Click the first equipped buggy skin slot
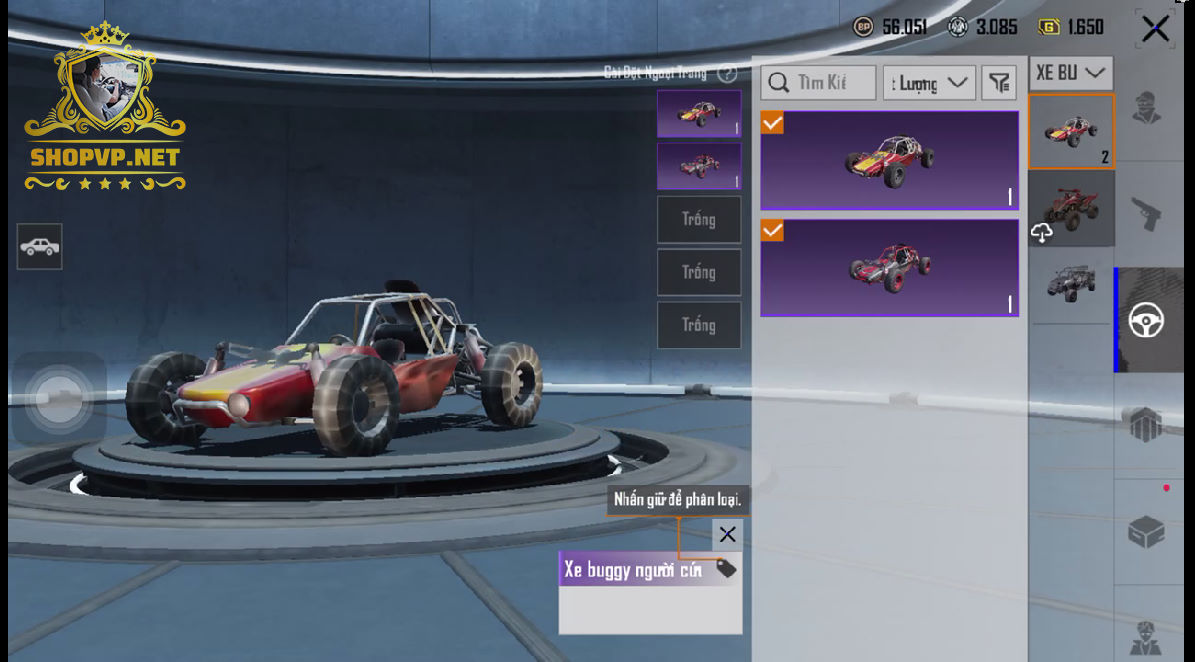 [x=699, y=114]
